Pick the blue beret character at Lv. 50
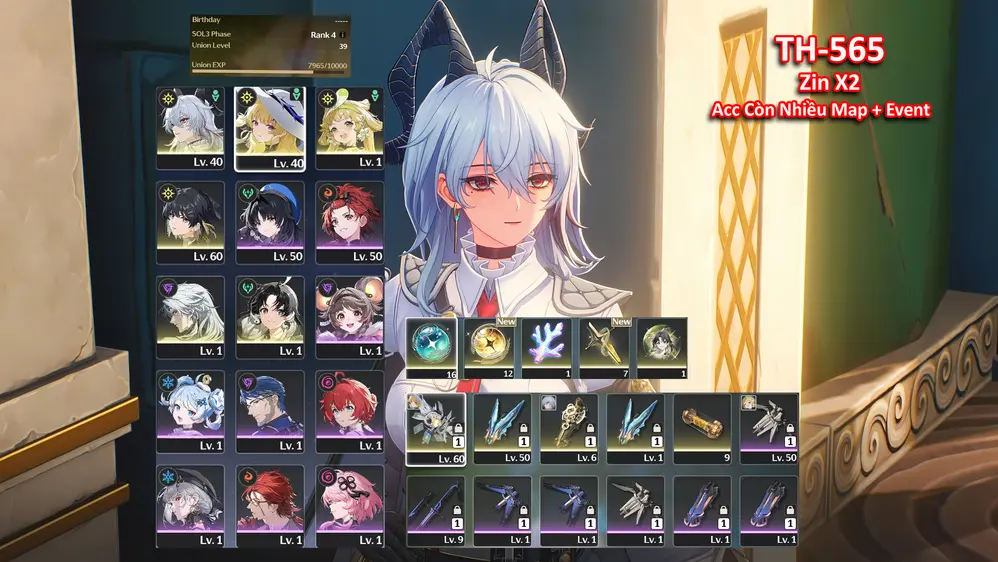The width and height of the screenshot is (998, 562). 269,222
